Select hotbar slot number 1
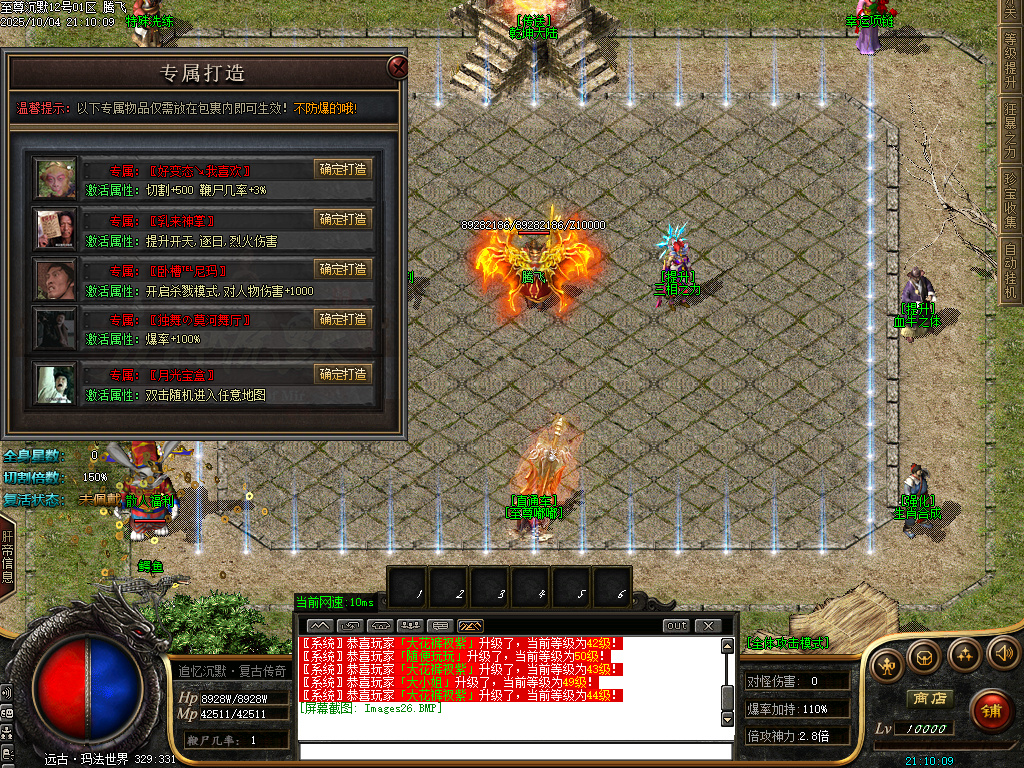1024x768 pixels. click(x=408, y=586)
